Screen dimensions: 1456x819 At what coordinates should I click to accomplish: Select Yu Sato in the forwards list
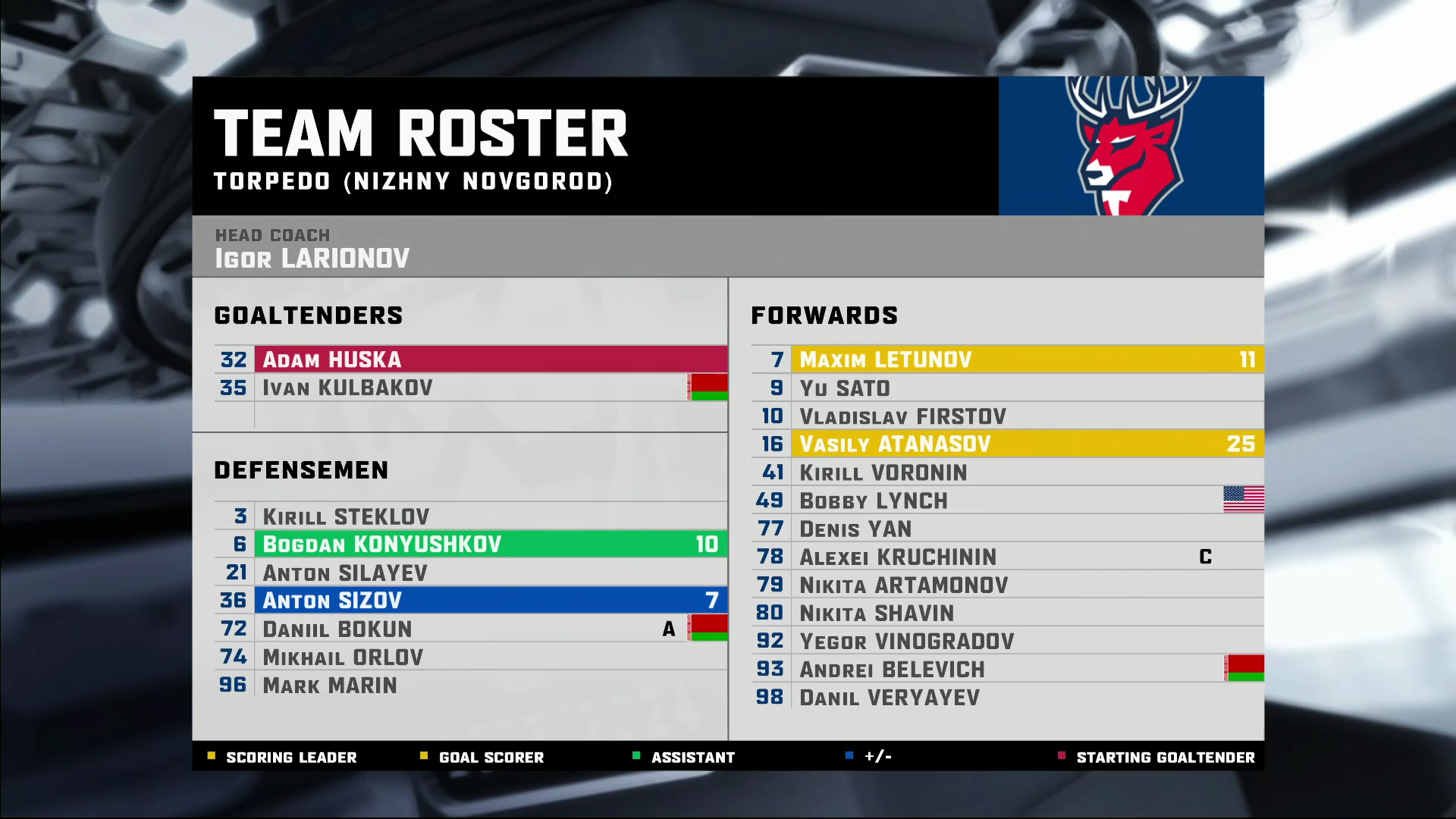pyautogui.click(x=1007, y=388)
